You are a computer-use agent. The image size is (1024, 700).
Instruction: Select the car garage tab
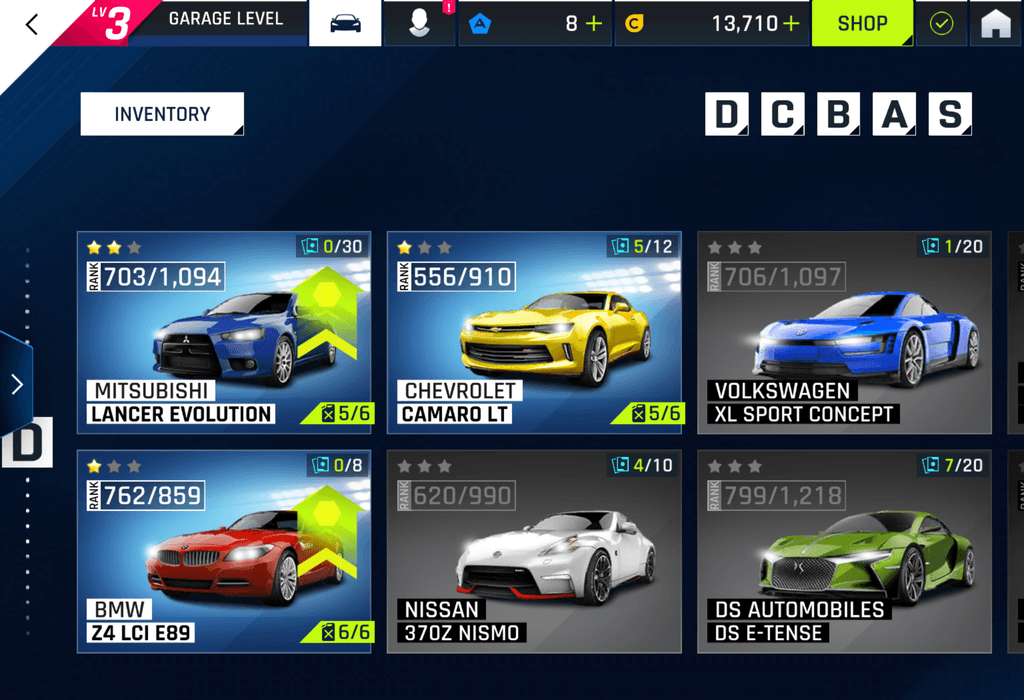345,23
